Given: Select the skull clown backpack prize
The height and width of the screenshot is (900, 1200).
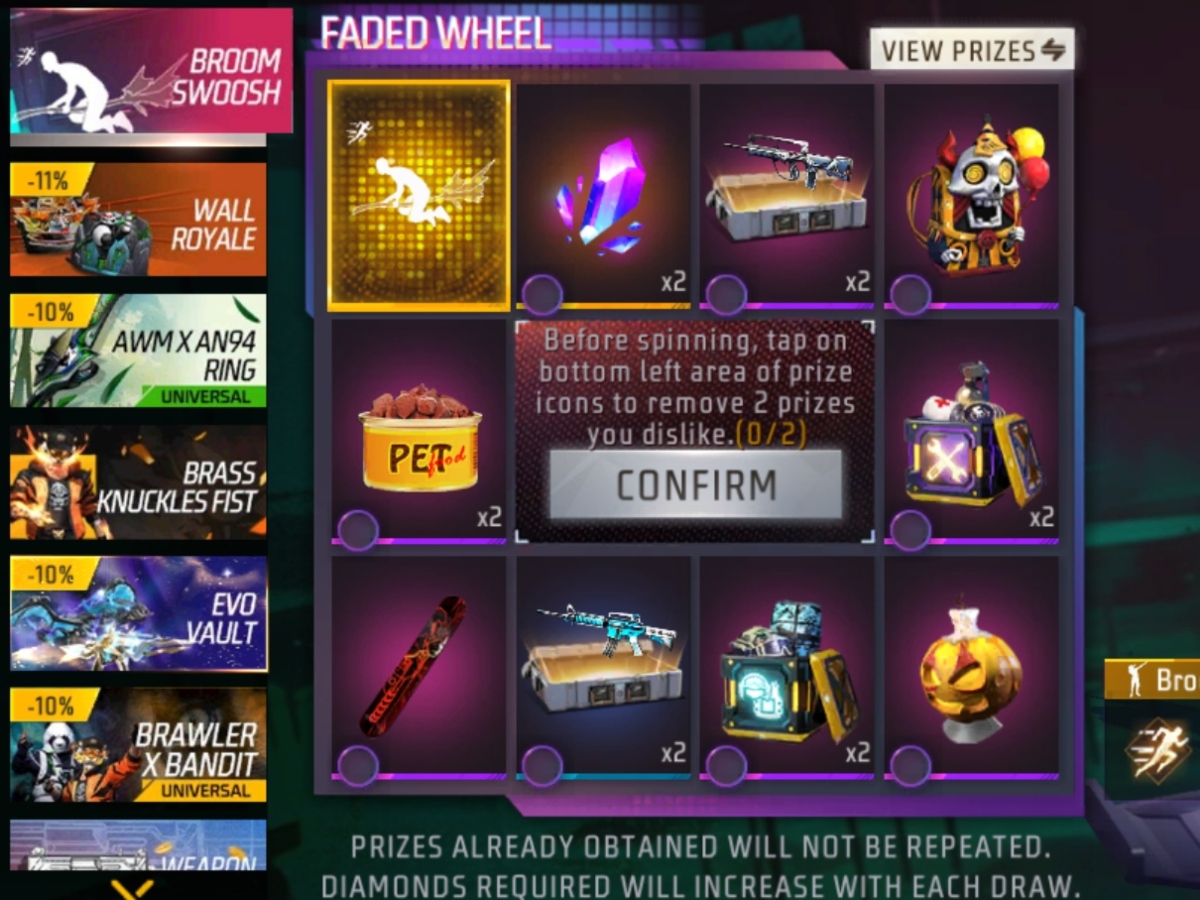Looking at the screenshot, I should click(972, 195).
